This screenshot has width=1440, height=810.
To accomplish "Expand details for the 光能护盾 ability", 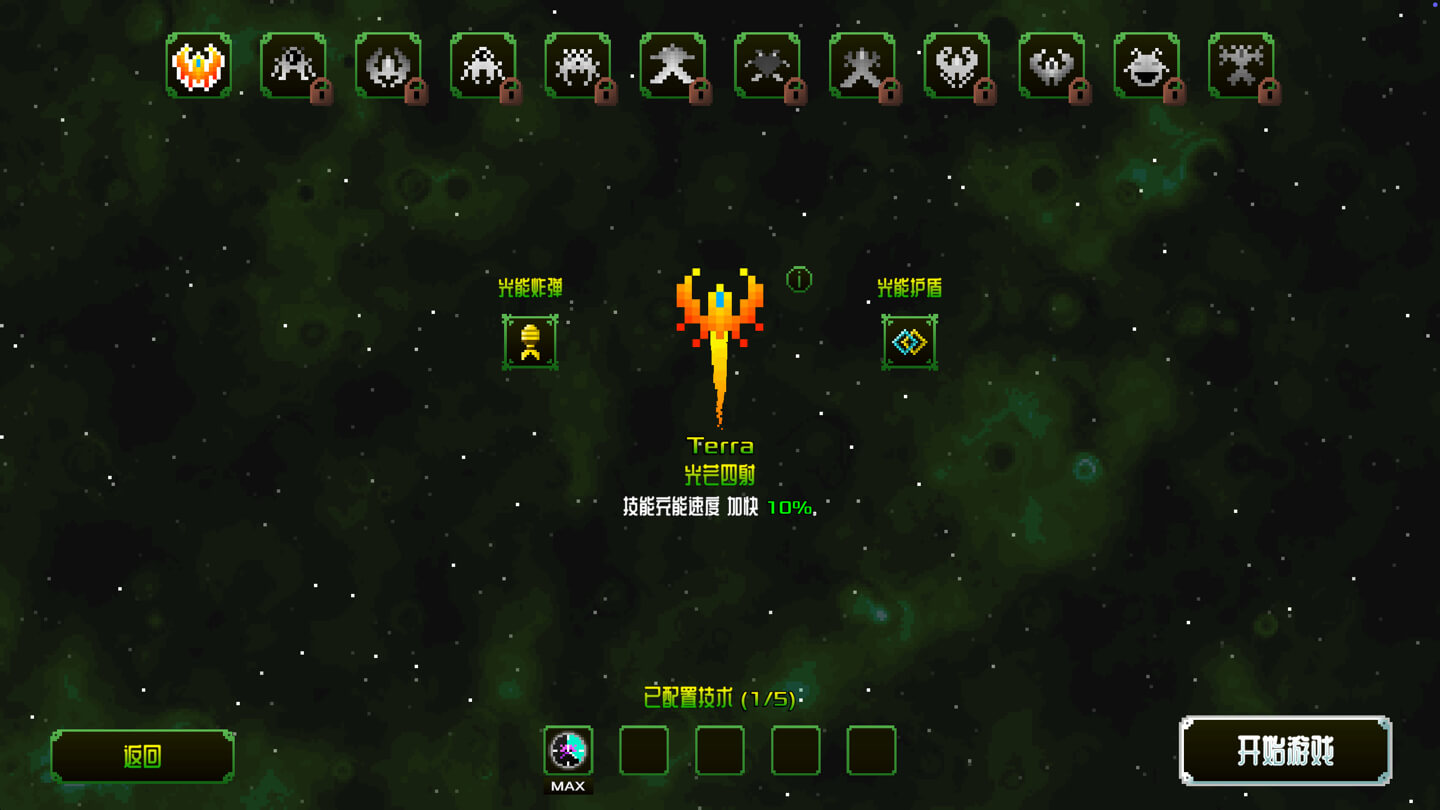I will (910, 340).
